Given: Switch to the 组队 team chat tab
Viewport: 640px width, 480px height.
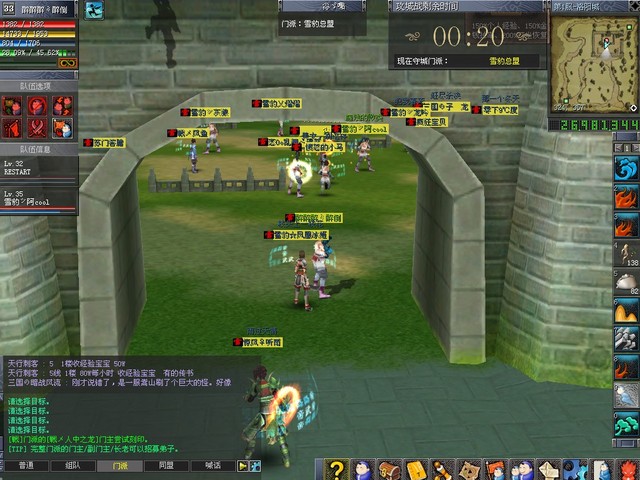Looking at the screenshot, I should pos(73,465).
